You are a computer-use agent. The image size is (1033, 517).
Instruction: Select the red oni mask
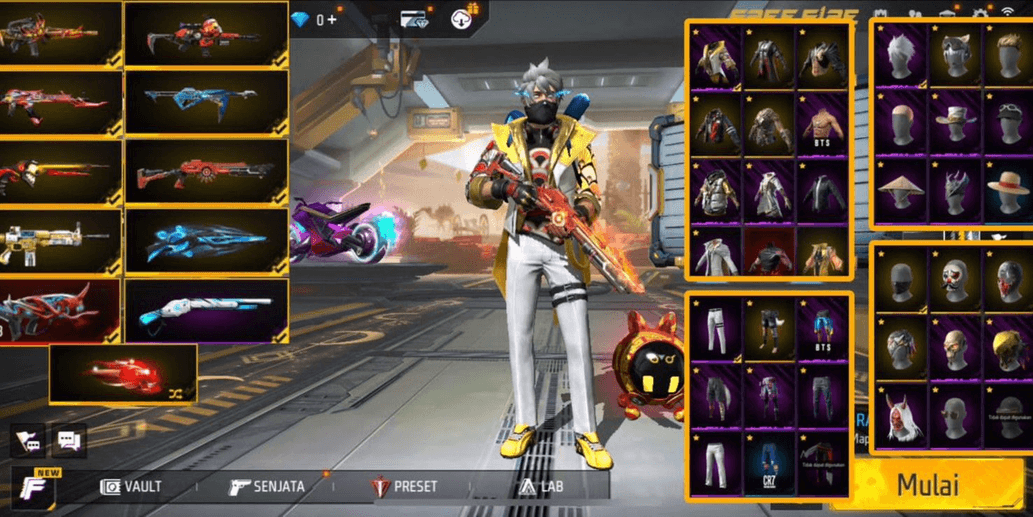pyautogui.click(x=898, y=418)
